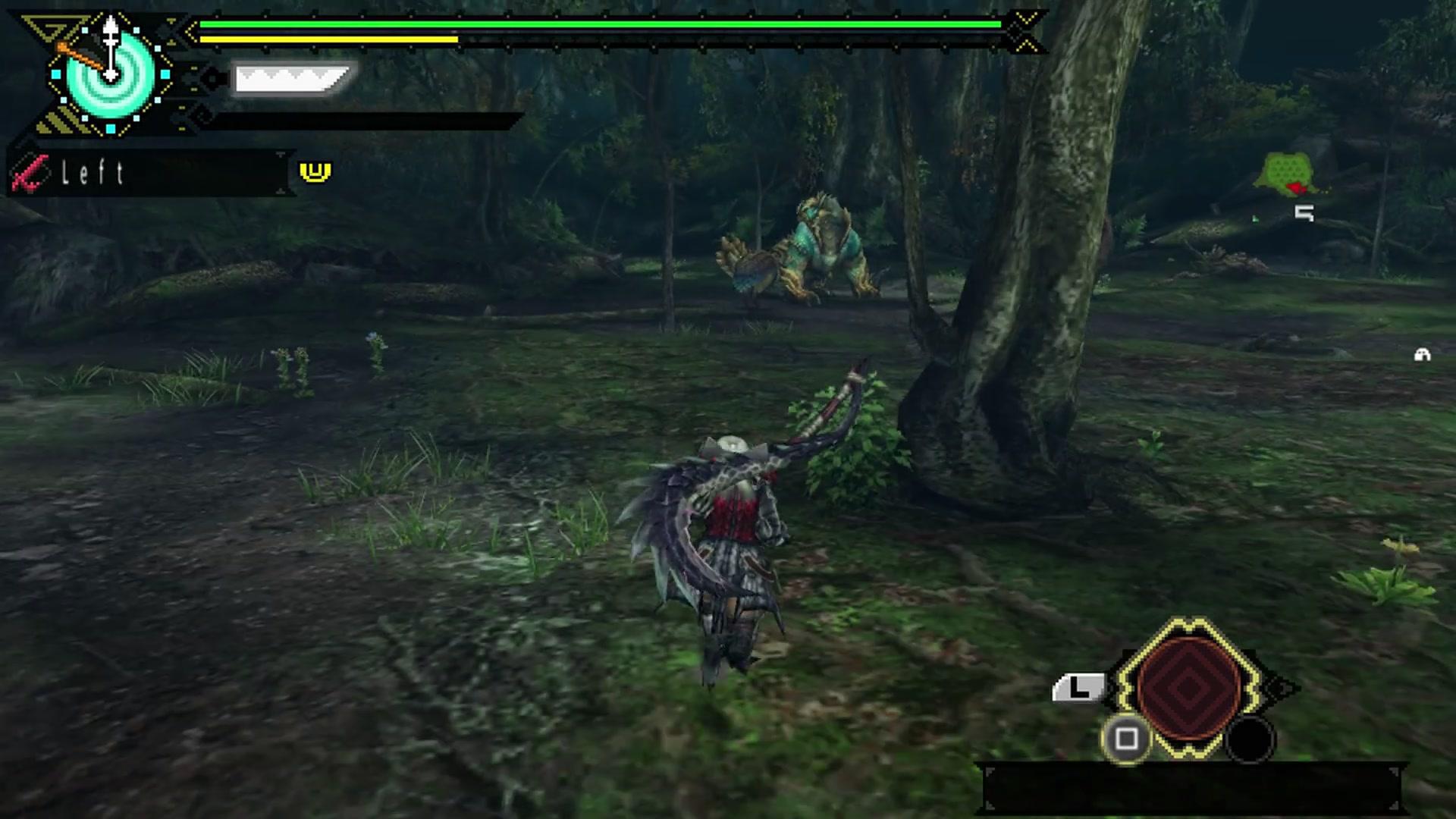
Task: Toggle the L shoulder button control
Action: click(x=1079, y=687)
